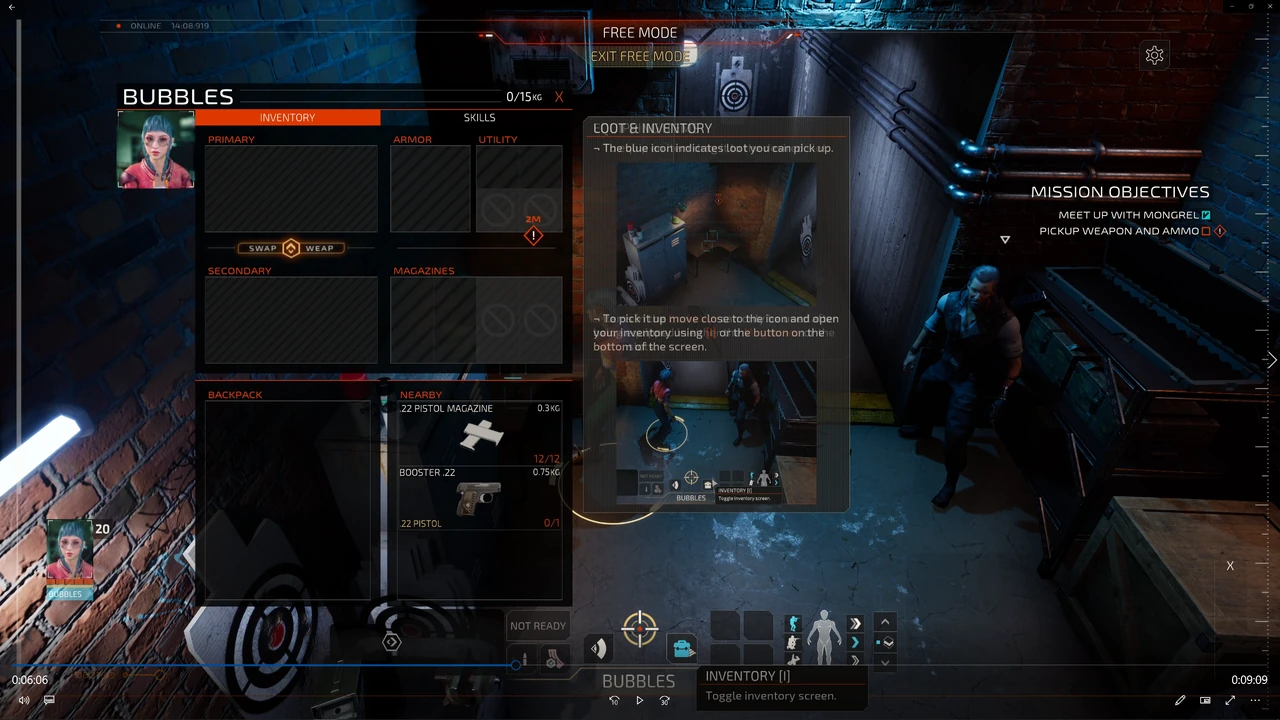Open the right-edge arrow panel expander
This screenshot has height=720, width=1280.
(1270, 360)
